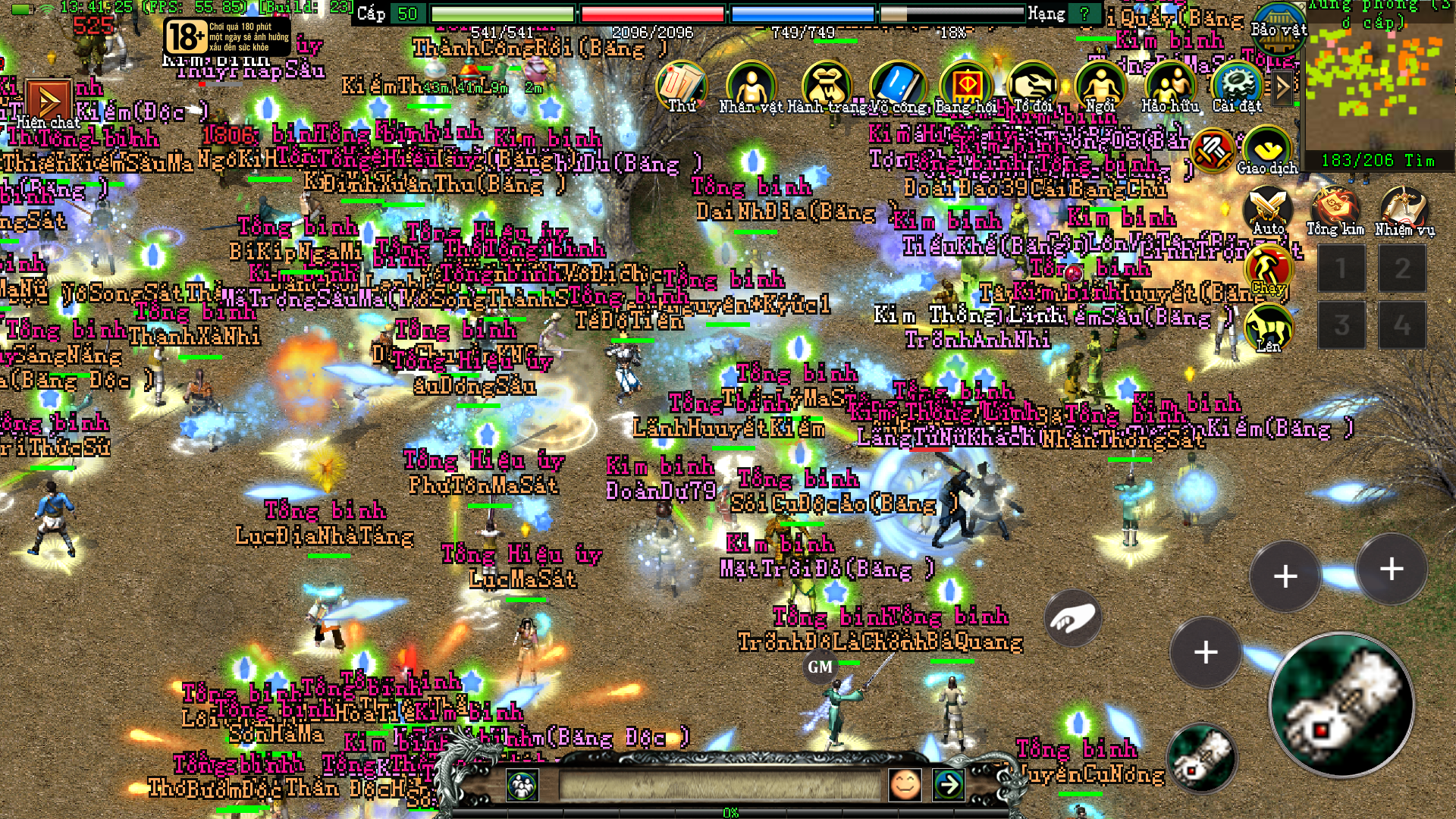Open the Hảo hữu friends list
The image size is (1456, 819).
coord(1170,86)
